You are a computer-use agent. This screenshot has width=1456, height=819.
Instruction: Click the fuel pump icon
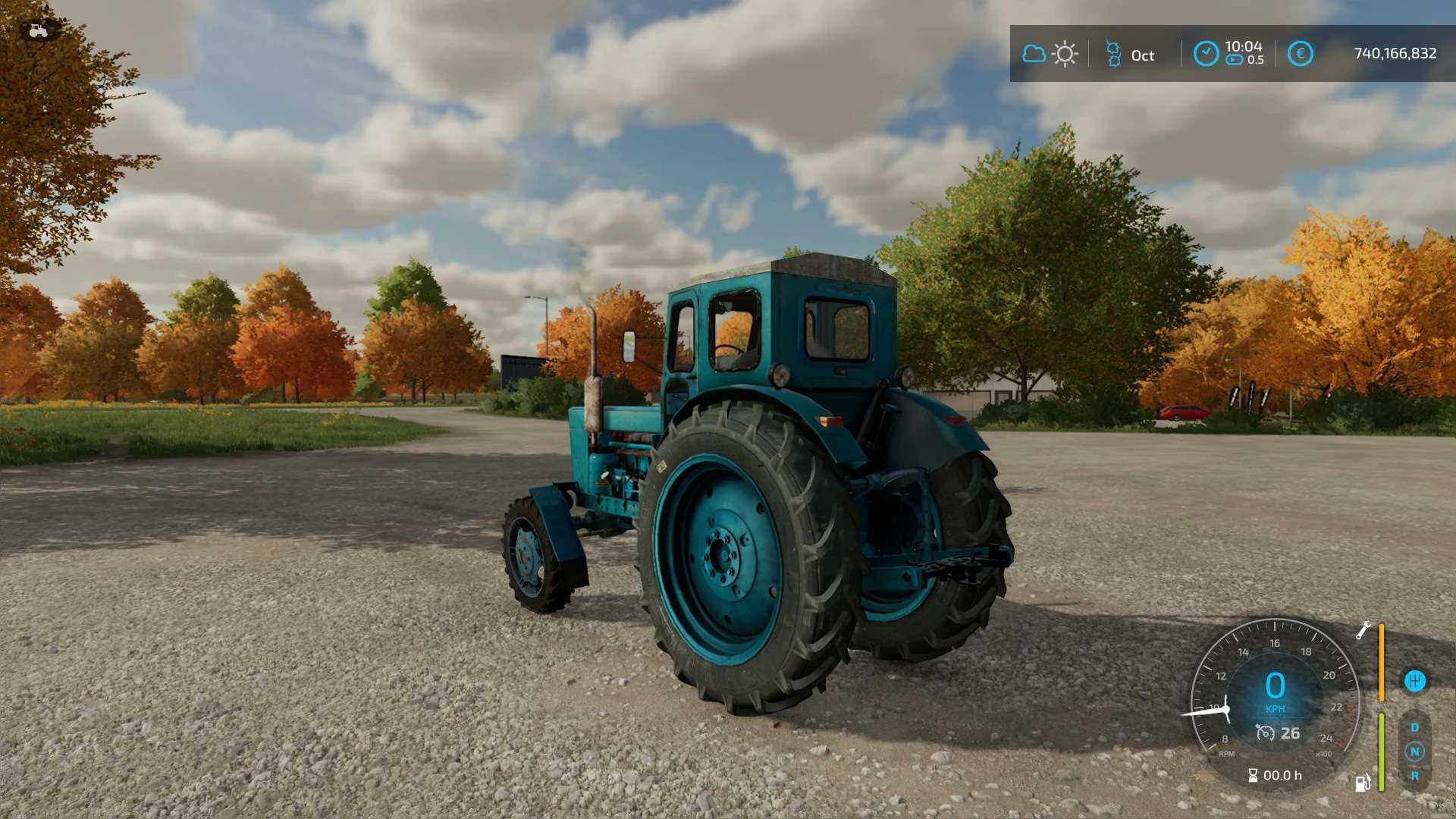[1363, 783]
